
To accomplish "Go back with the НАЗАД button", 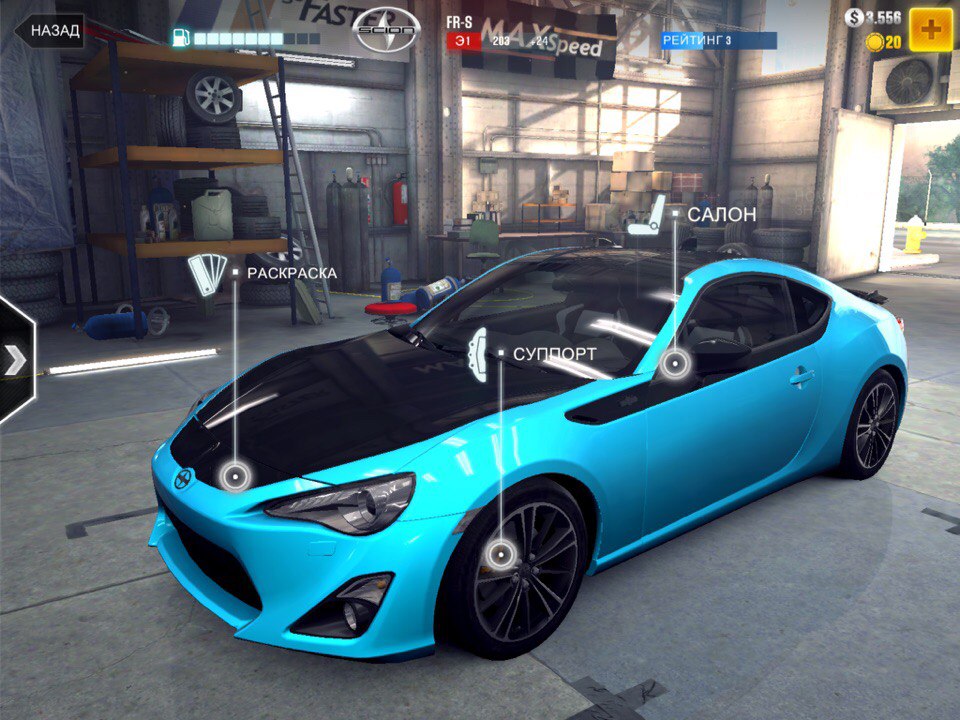I will (x=50, y=30).
